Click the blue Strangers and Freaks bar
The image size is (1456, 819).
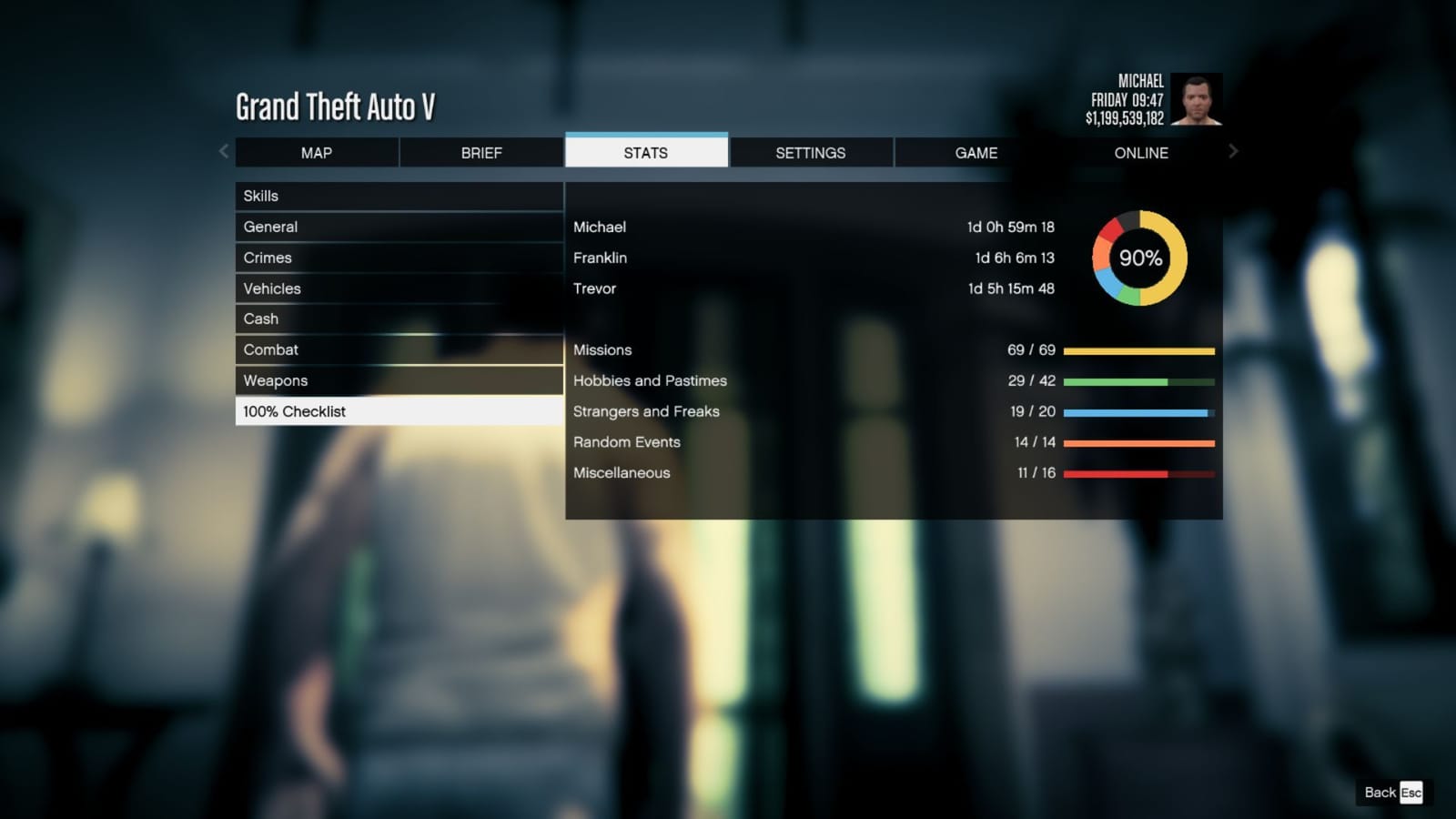tap(1138, 412)
